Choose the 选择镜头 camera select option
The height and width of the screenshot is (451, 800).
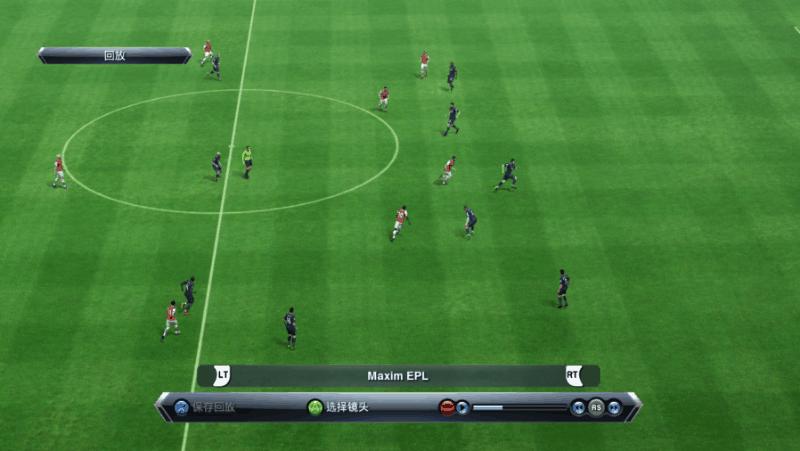click(x=340, y=407)
